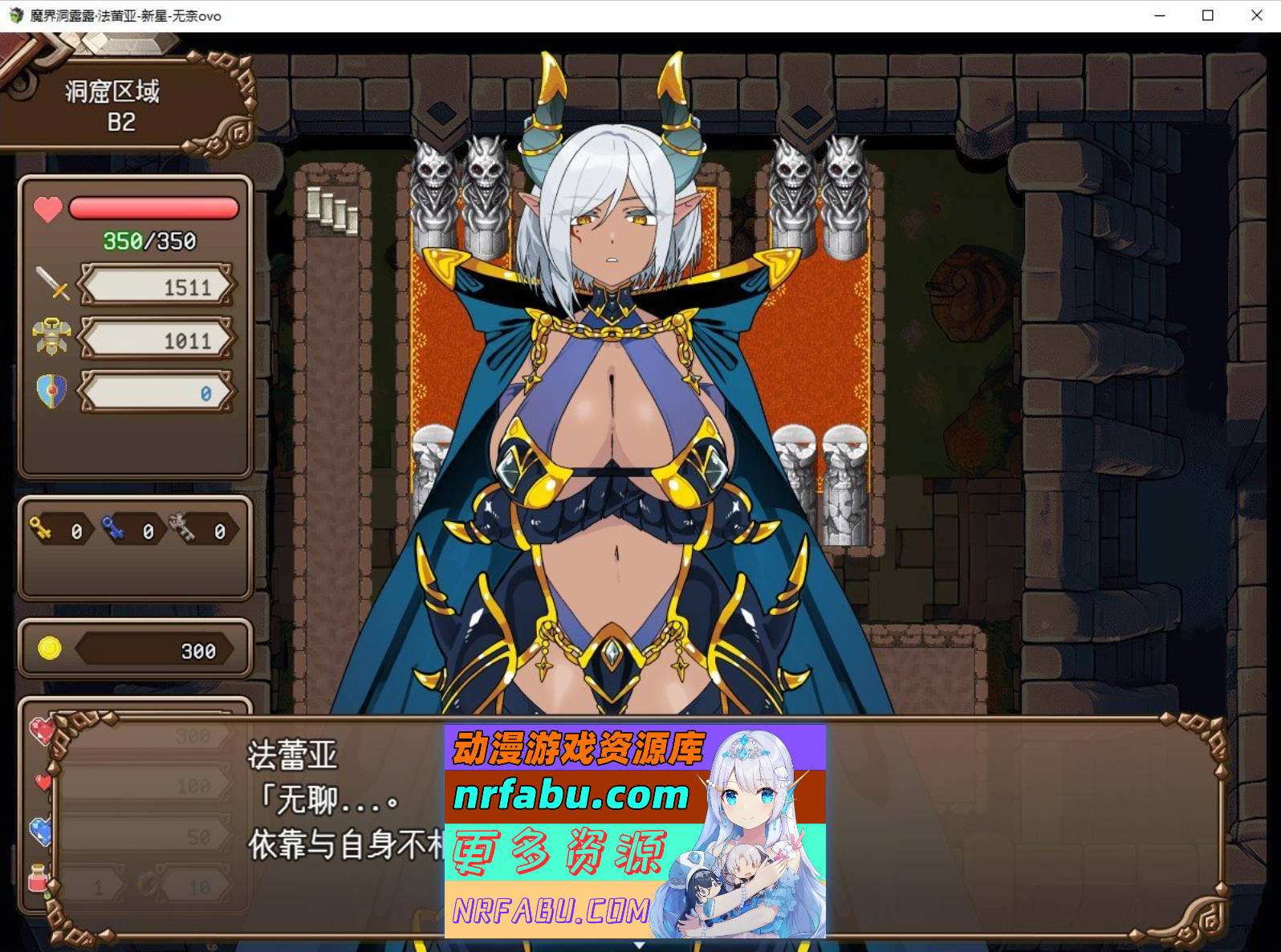Click the armor icon next to 1011
Image resolution: width=1281 pixels, height=952 pixels.
(x=50, y=336)
